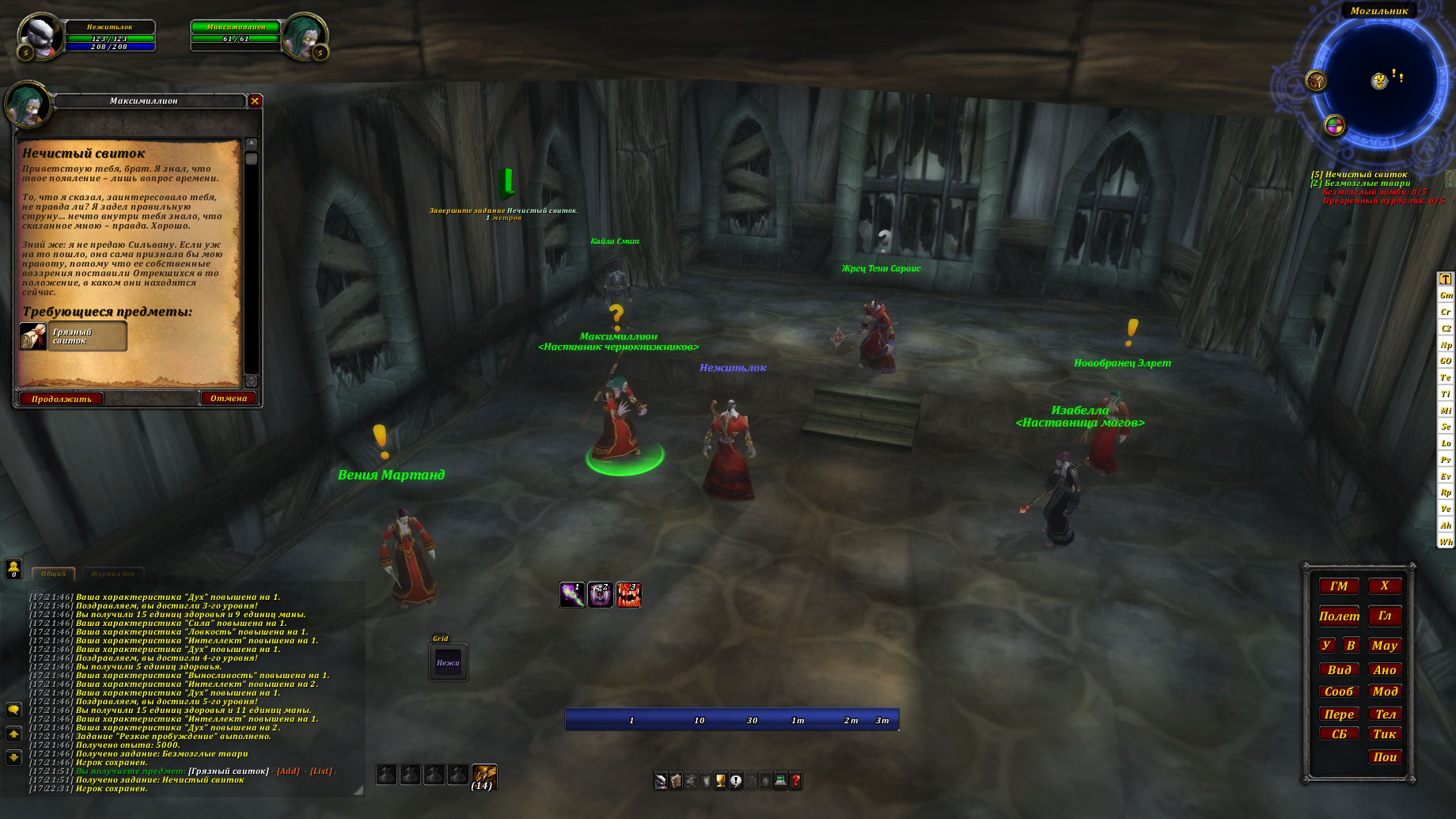This screenshot has width=1456, height=819.
Task: Click the Полет button
Action: (1339, 616)
